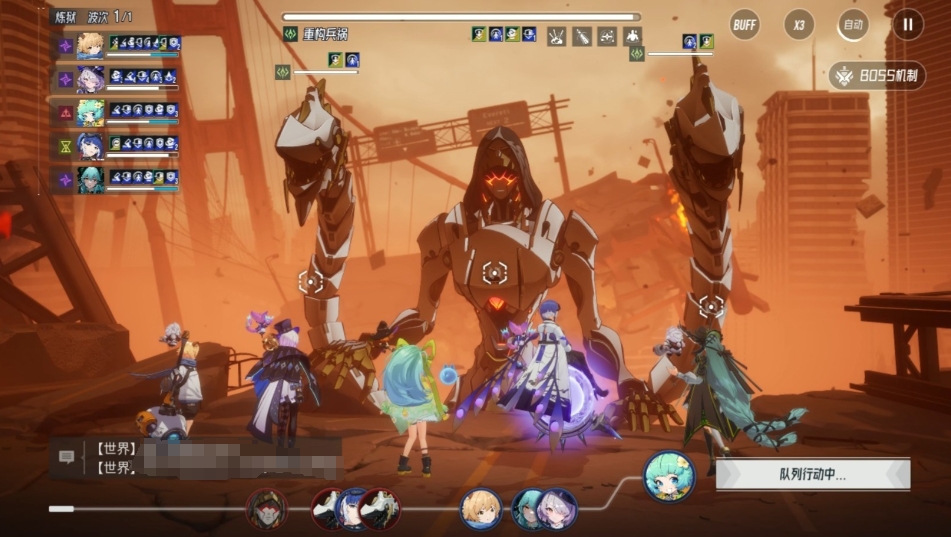Target the boss's central body reticle
951x537 pixels.
[494, 271]
